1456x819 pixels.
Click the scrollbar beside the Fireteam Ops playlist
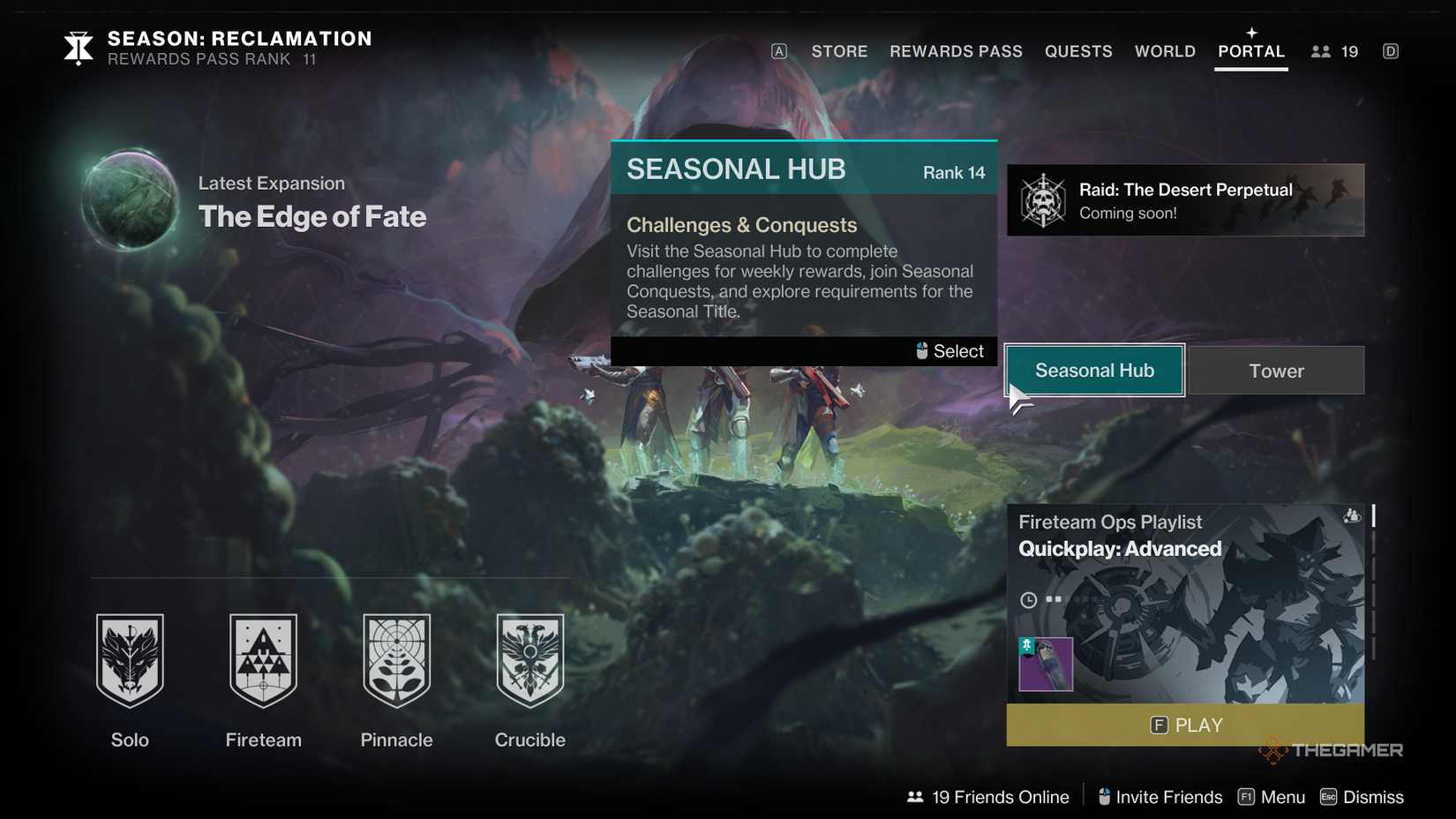1372,516
